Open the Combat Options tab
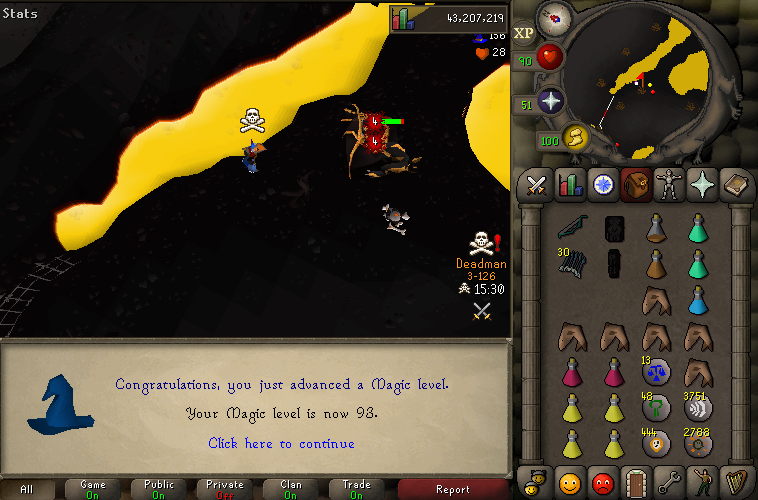The image size is (758, 500). (536, 184)
